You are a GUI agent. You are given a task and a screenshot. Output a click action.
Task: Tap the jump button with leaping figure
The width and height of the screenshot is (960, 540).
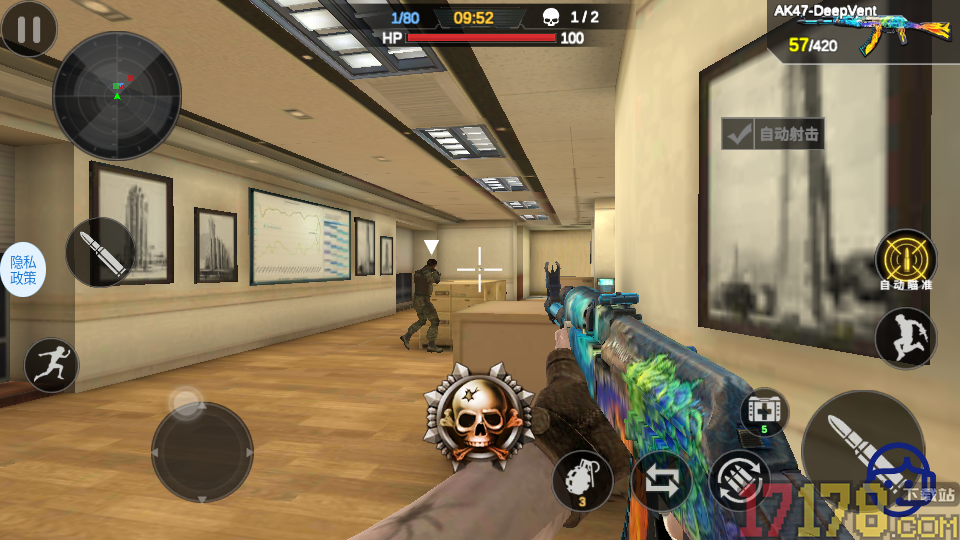[906, 337]
